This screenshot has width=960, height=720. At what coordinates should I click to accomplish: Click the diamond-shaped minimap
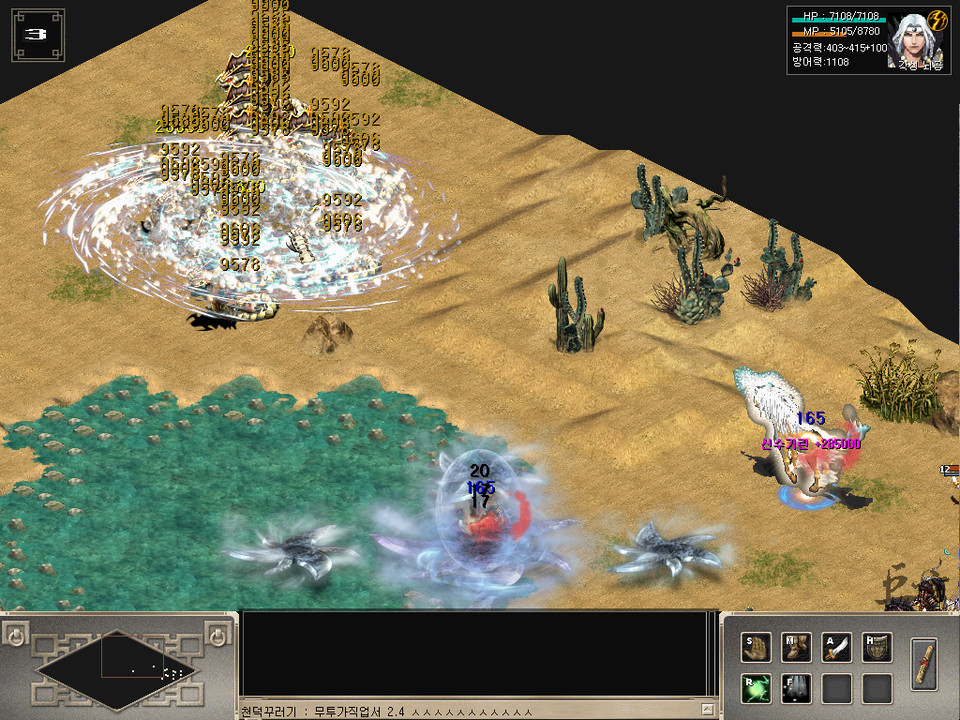pos(118,667)
